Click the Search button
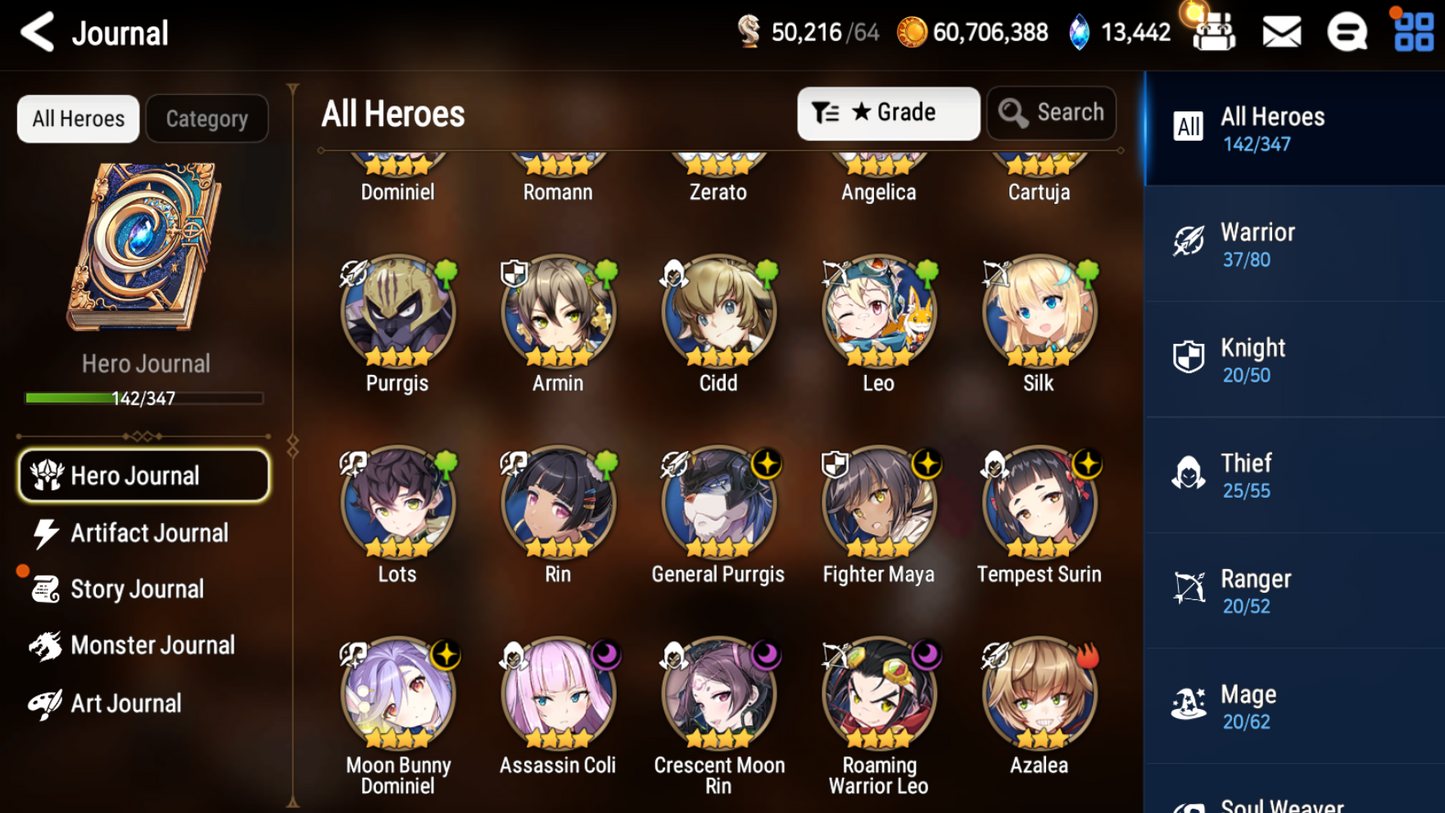 (x=1051, y=113)
